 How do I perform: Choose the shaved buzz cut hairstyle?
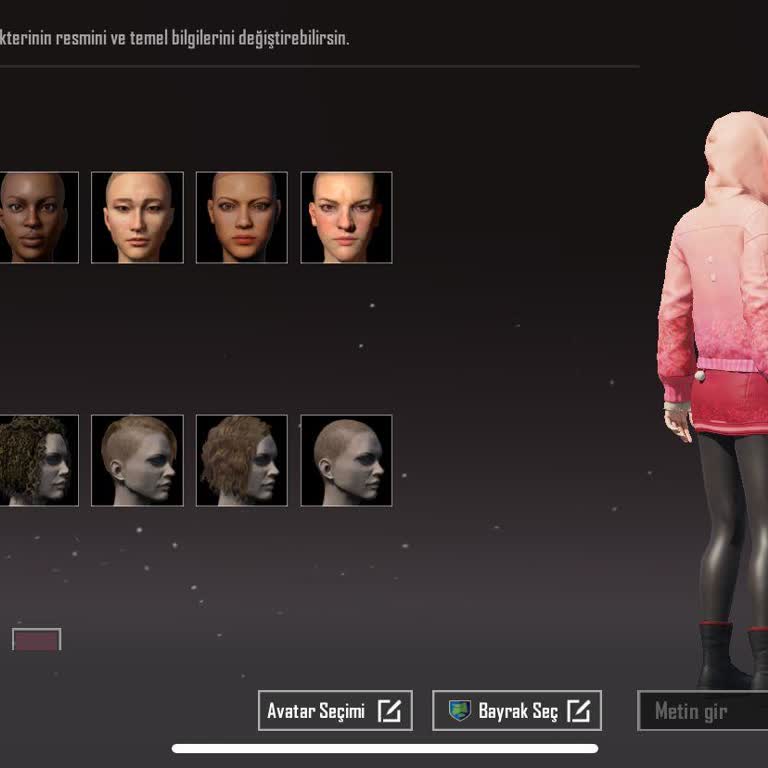(346, 460)
